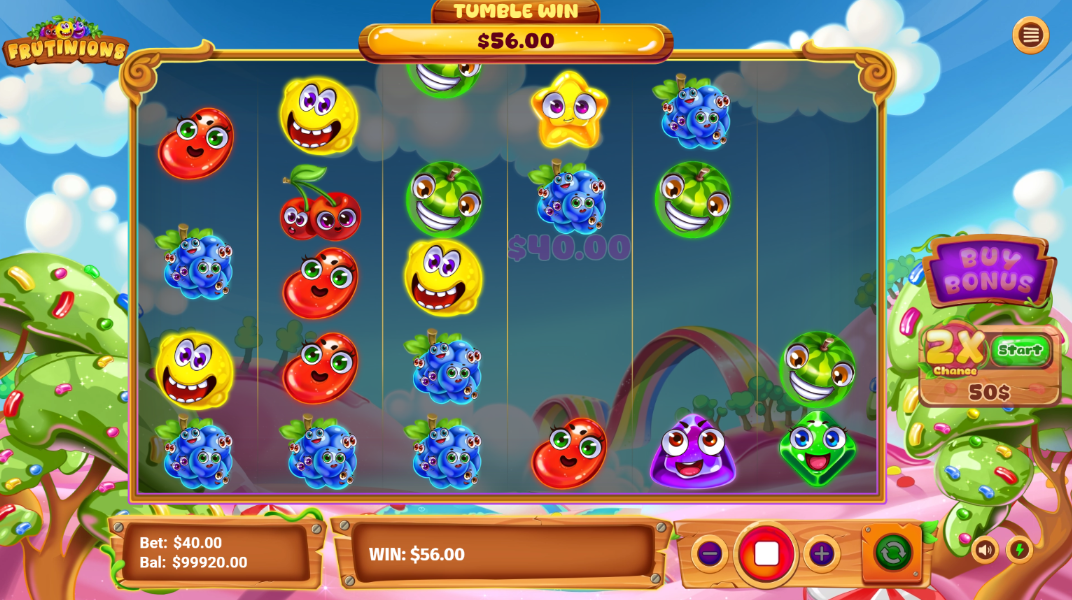Open the Buy Bonus offer
This screenshot has width=1072, height=600.
point(989,270)
